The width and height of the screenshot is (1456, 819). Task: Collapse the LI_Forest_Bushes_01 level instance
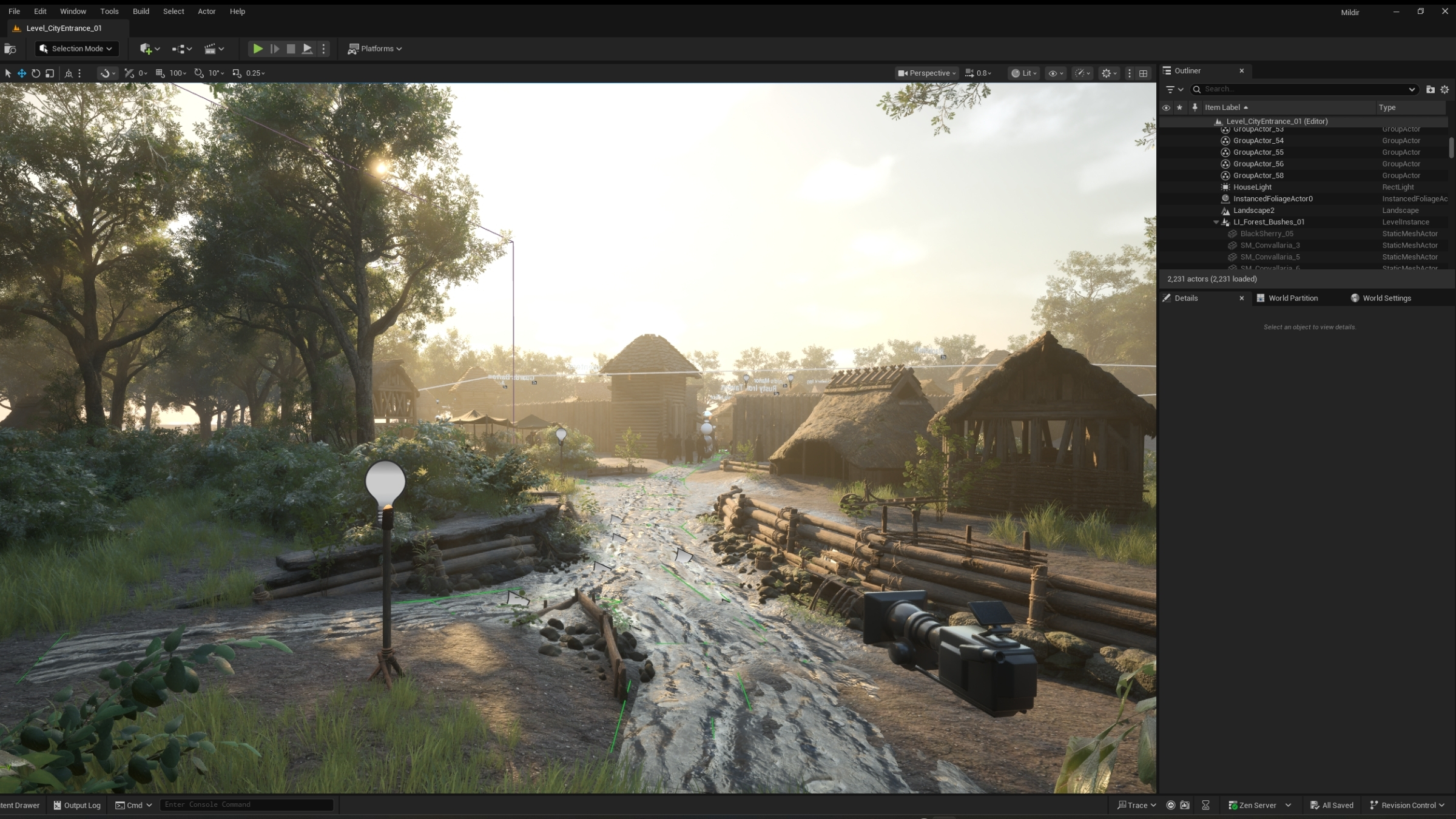[x=1216, y=223]
